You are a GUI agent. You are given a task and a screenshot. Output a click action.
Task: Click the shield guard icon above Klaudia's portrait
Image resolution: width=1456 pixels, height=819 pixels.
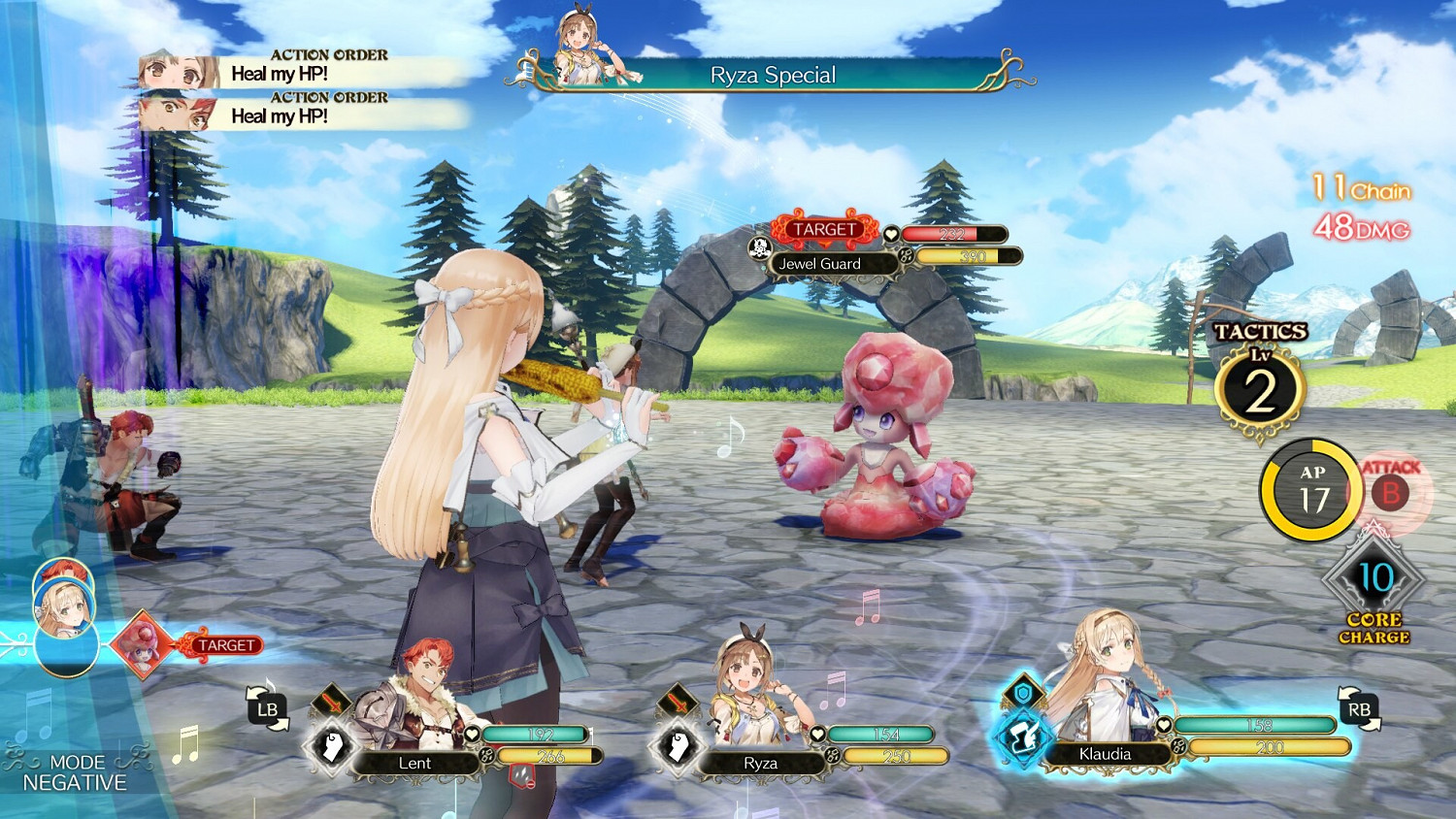[x=1023, y=693]
